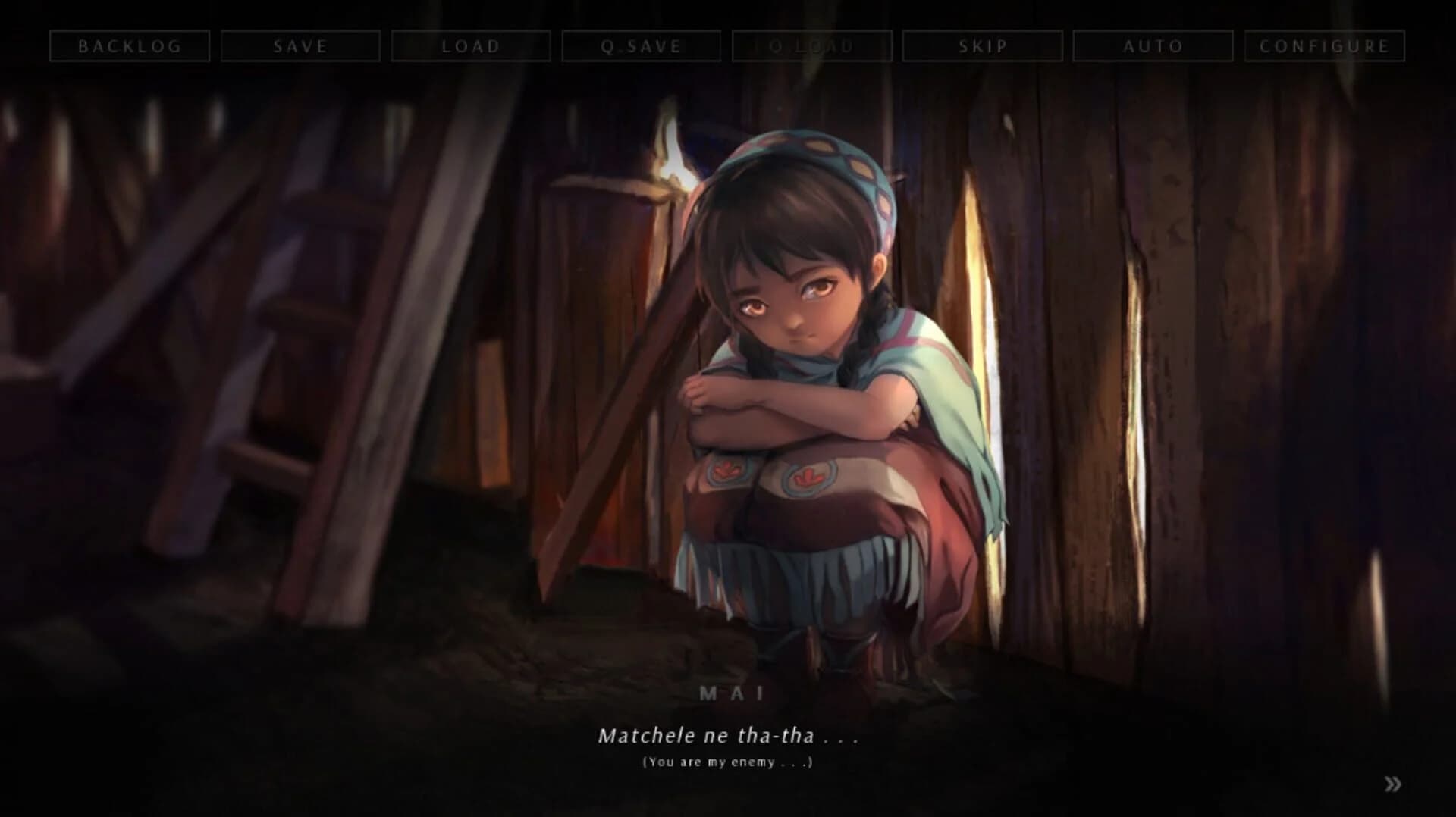
Task: Turn on AUTO text advance mode
Action: coord(1152,46)
